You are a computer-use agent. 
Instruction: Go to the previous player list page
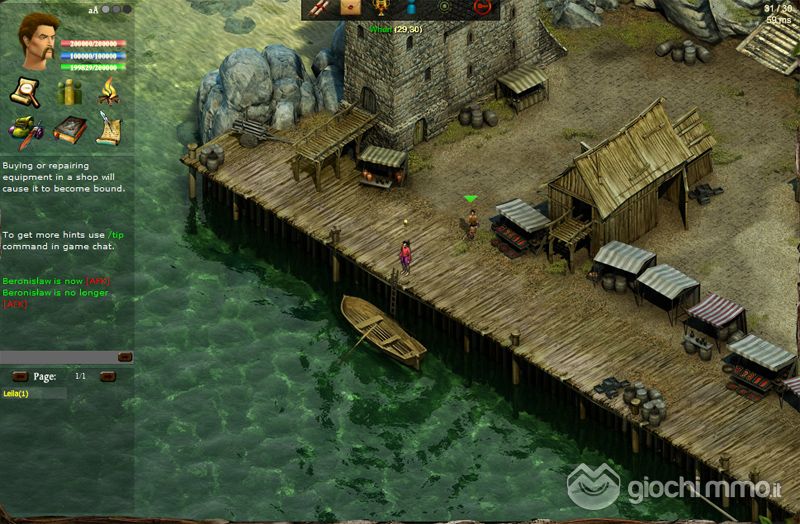click(19, 376)
